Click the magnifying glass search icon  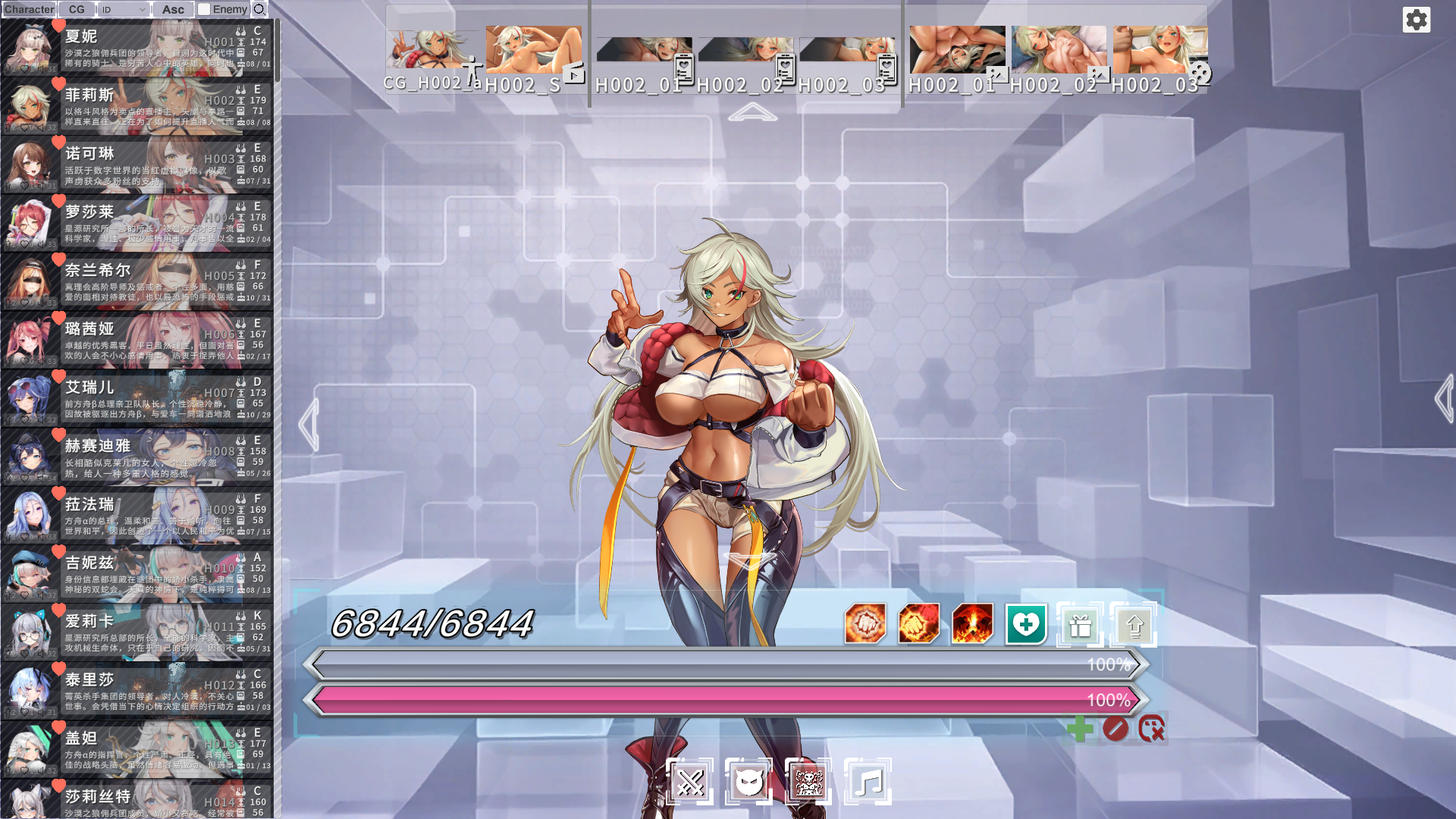[259, 9]
